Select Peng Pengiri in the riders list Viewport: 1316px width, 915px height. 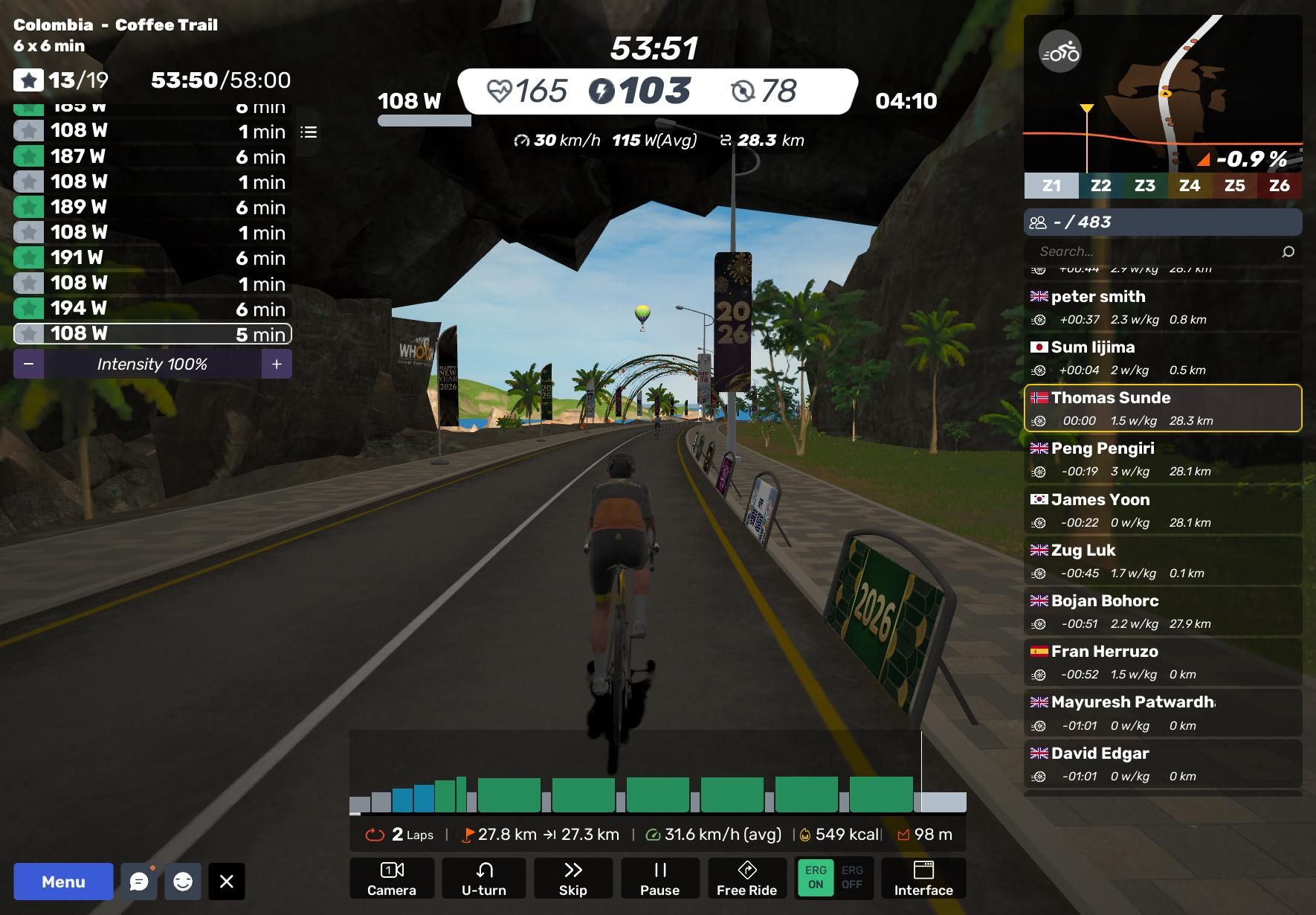coord(1163,459)
